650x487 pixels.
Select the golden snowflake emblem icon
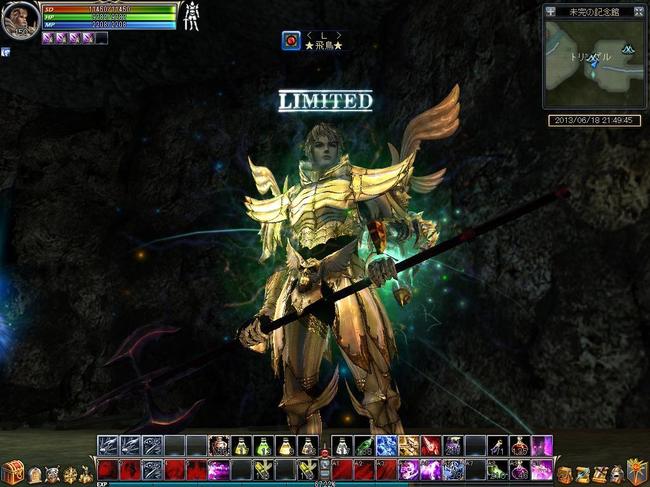pyautogui.click(x=69, y=474)
